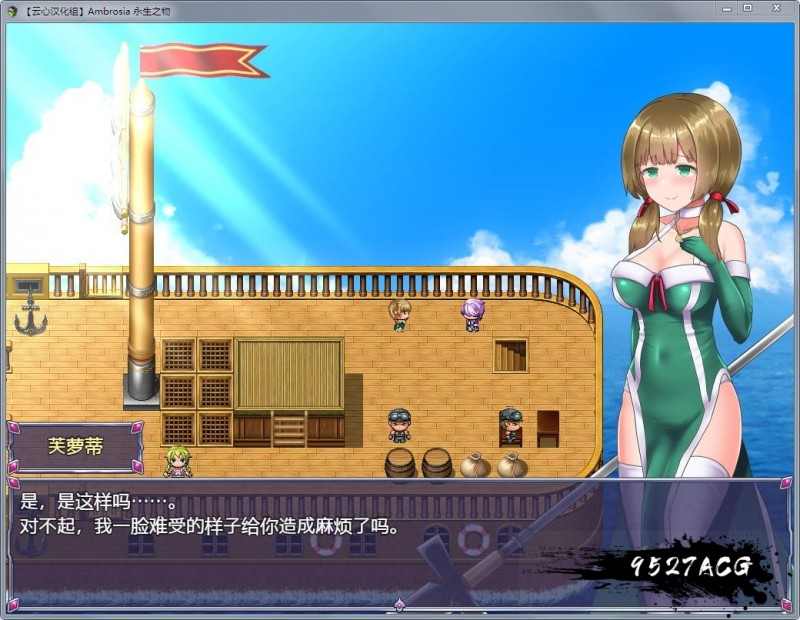Click the dialogue continue marker below the text
This screenshot has height=620, width=800.
click(400, 605)
